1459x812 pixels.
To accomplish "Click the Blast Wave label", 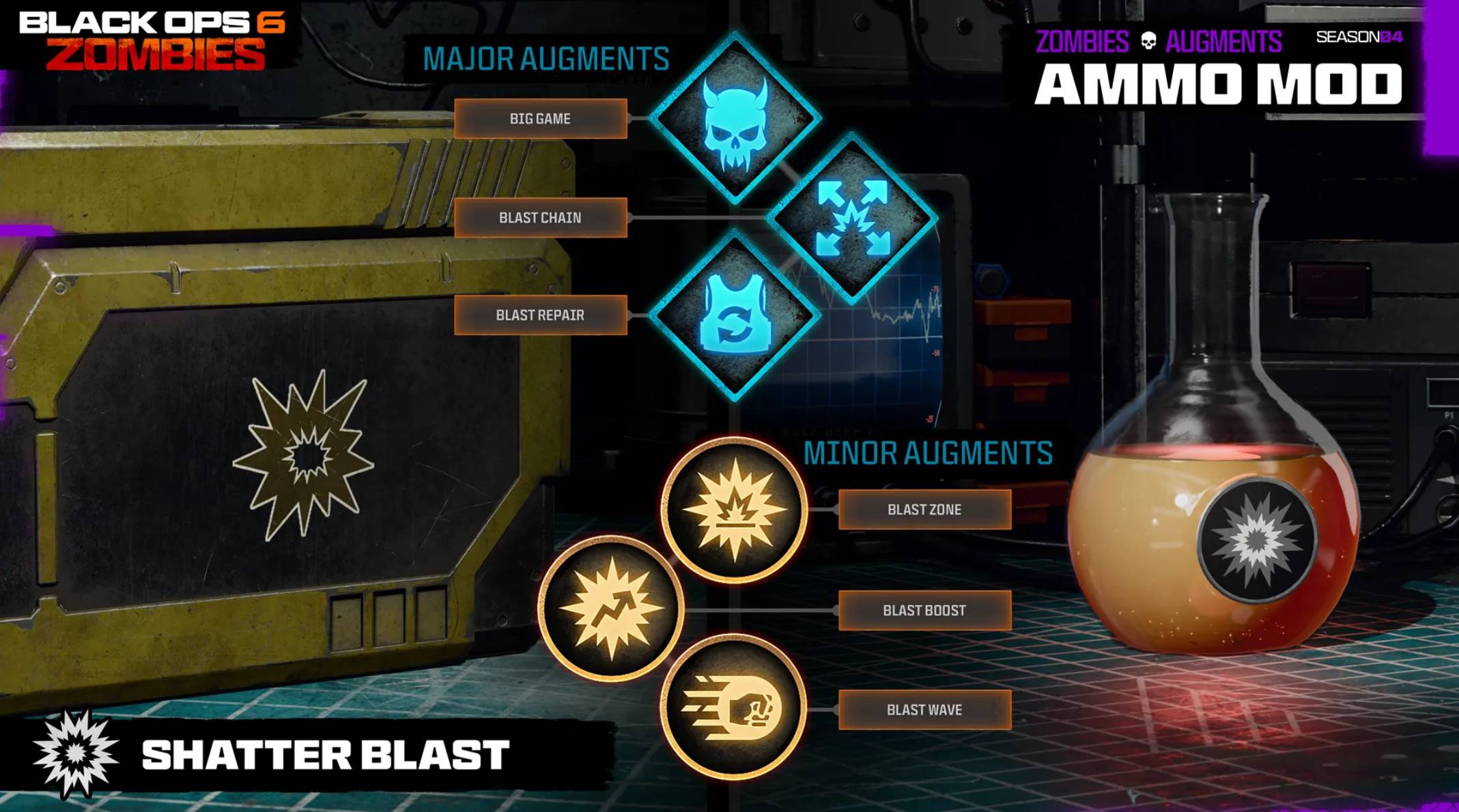I will 924,710.
